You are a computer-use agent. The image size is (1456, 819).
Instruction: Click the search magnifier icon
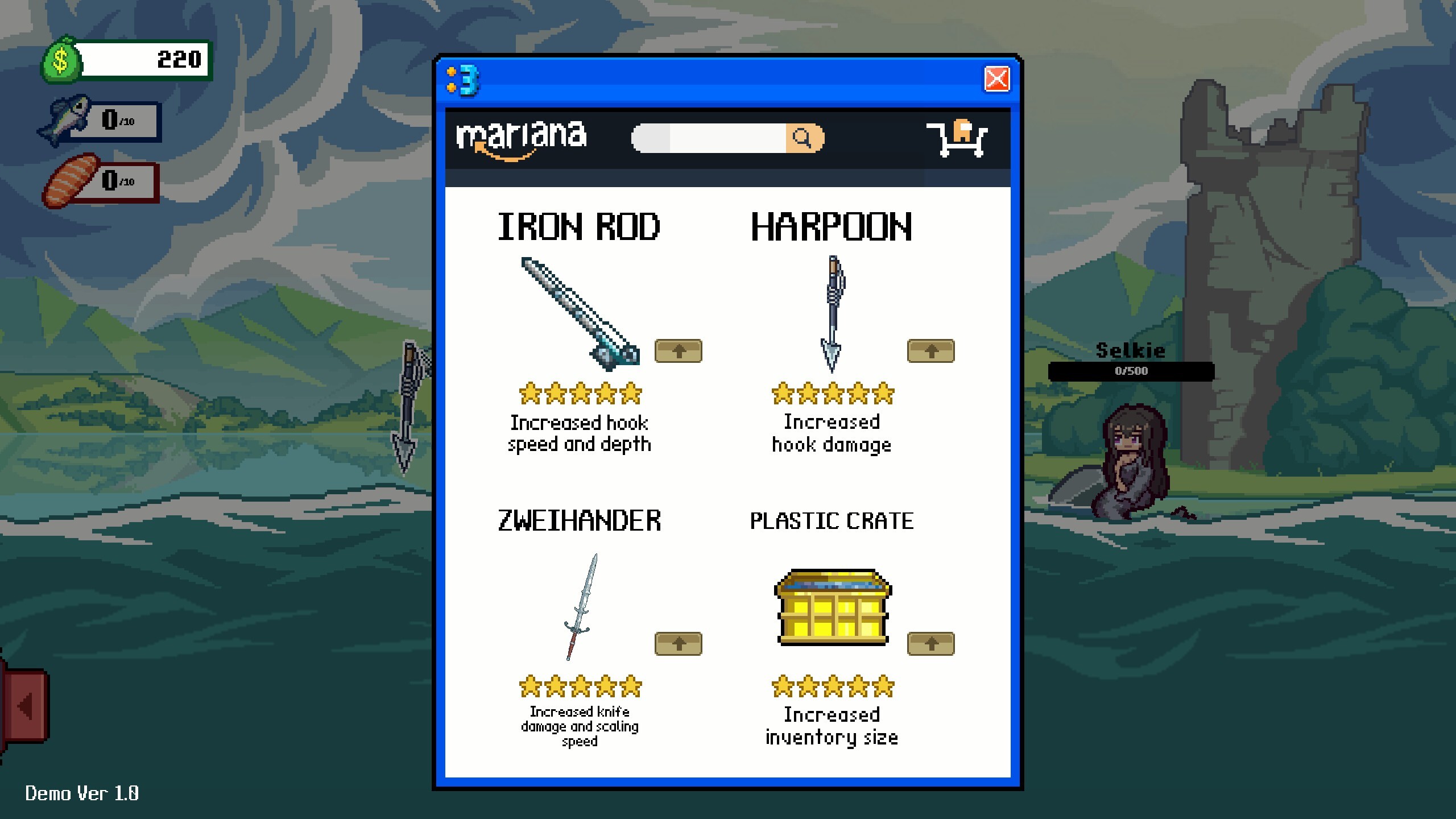point(803,136)
